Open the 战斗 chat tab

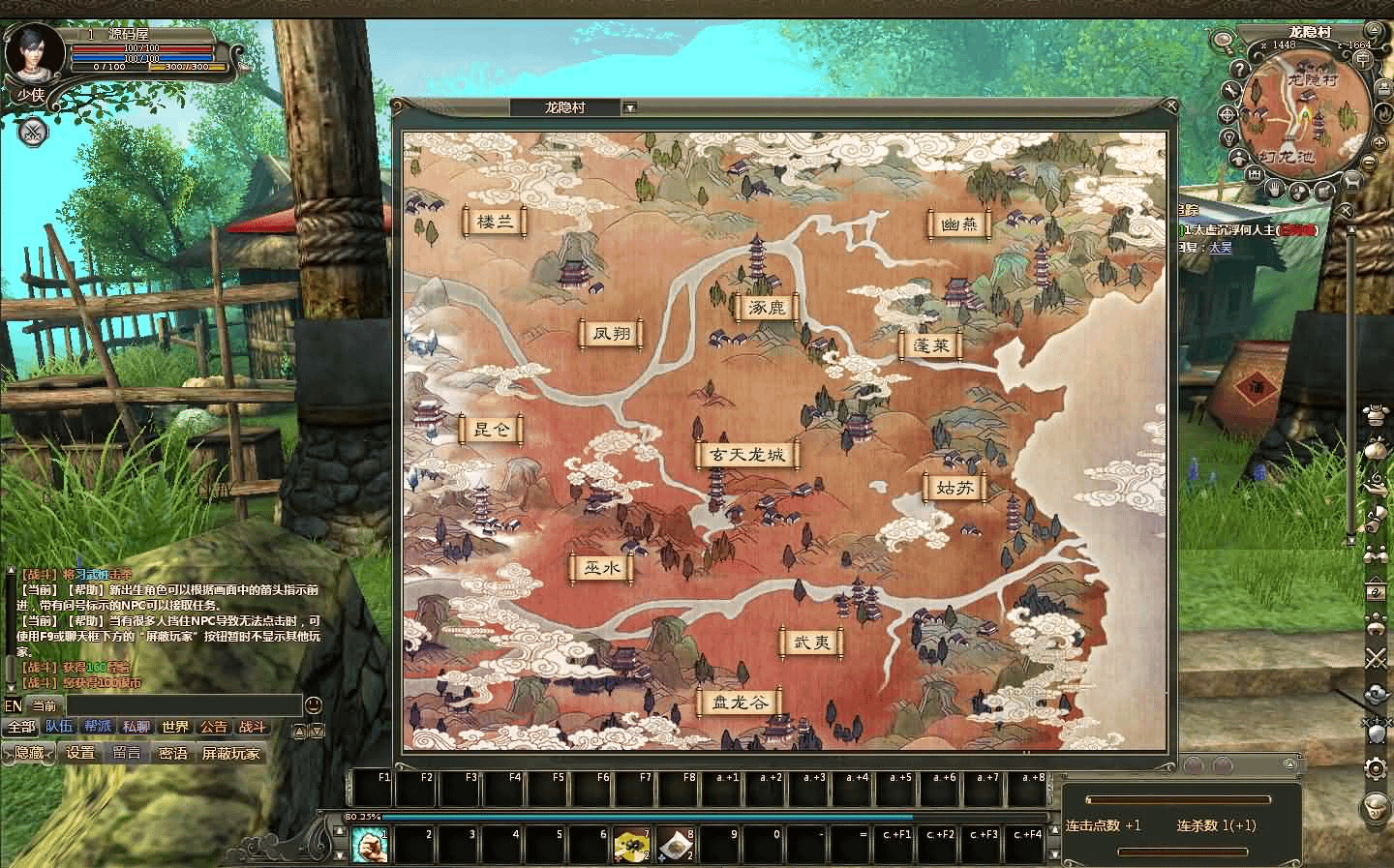pos(252,727)
